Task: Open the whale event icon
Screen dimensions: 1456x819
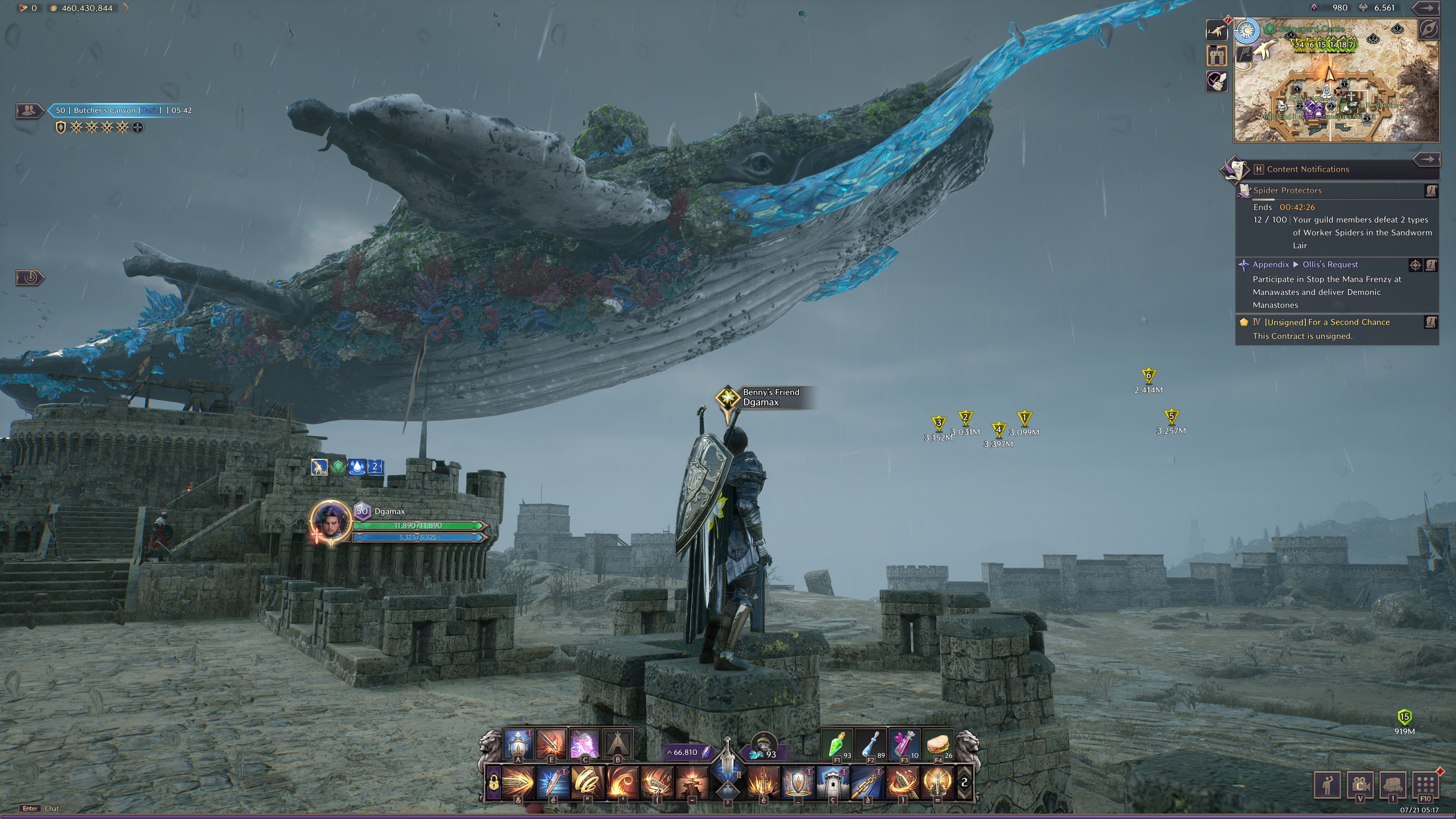Action: click(1216, 30)
